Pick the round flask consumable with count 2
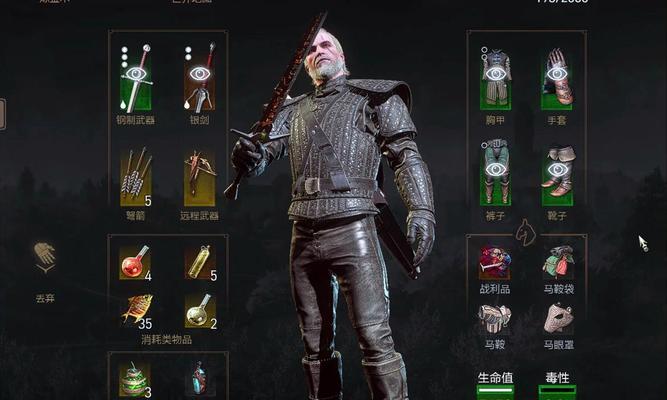 (199, 309)
